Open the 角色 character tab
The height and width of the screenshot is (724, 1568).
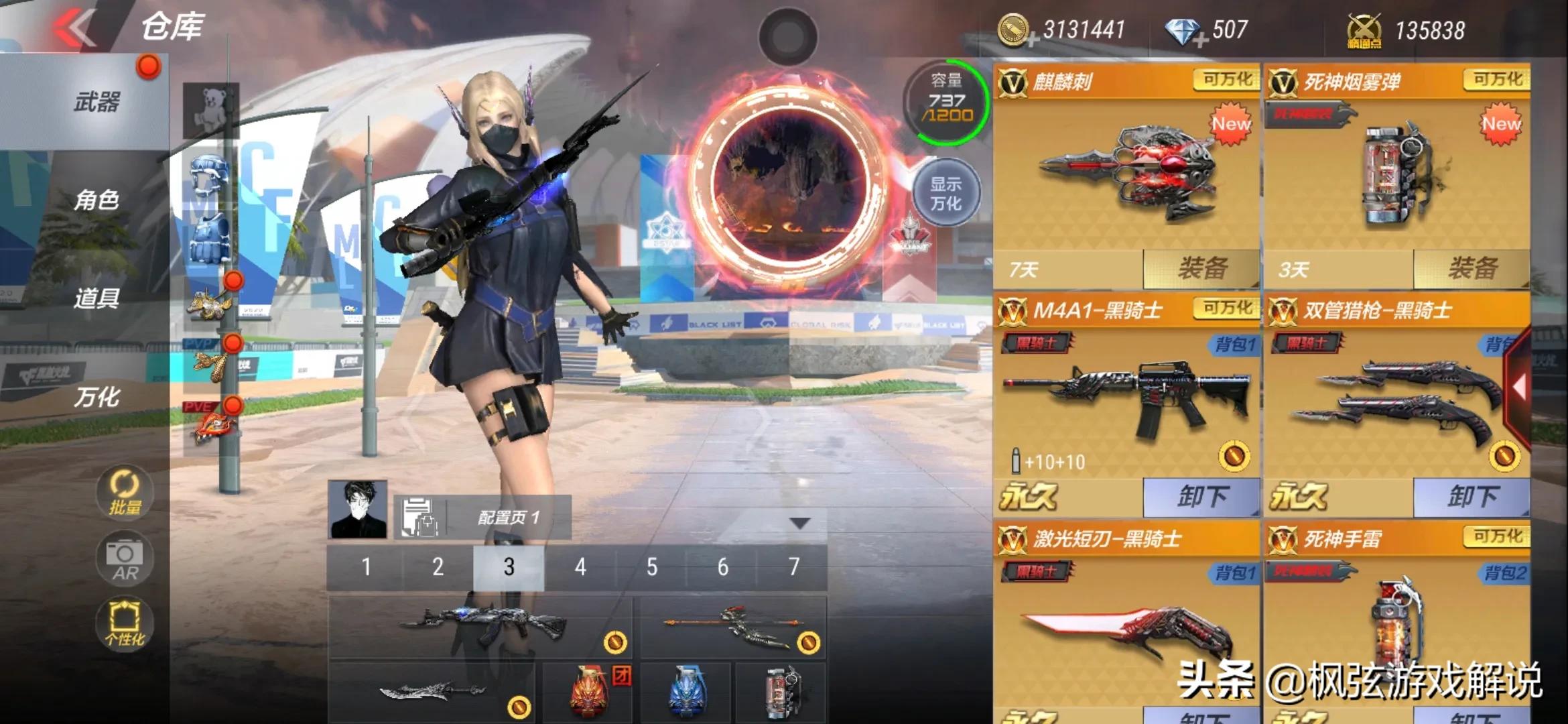pos(96,200)
